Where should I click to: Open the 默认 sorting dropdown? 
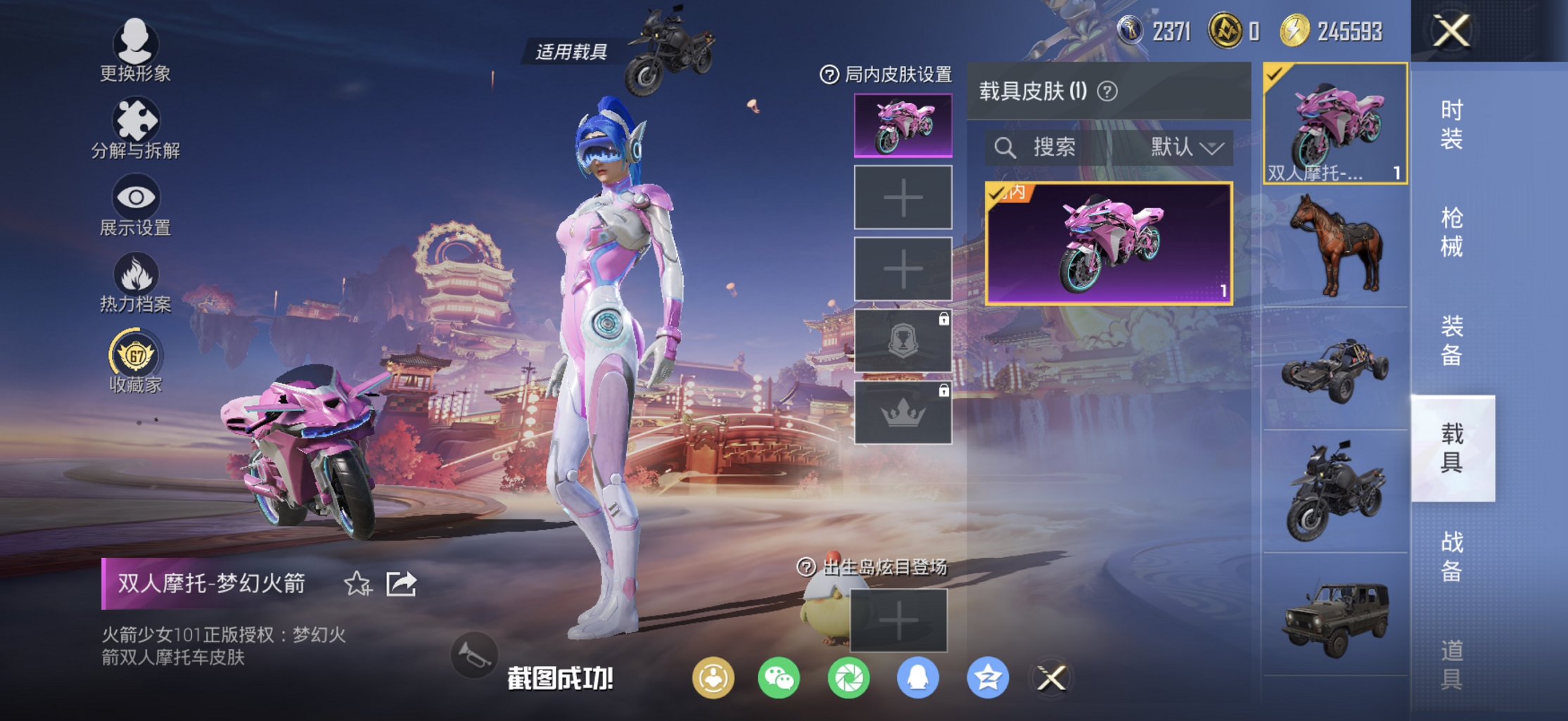[1182, 148]
